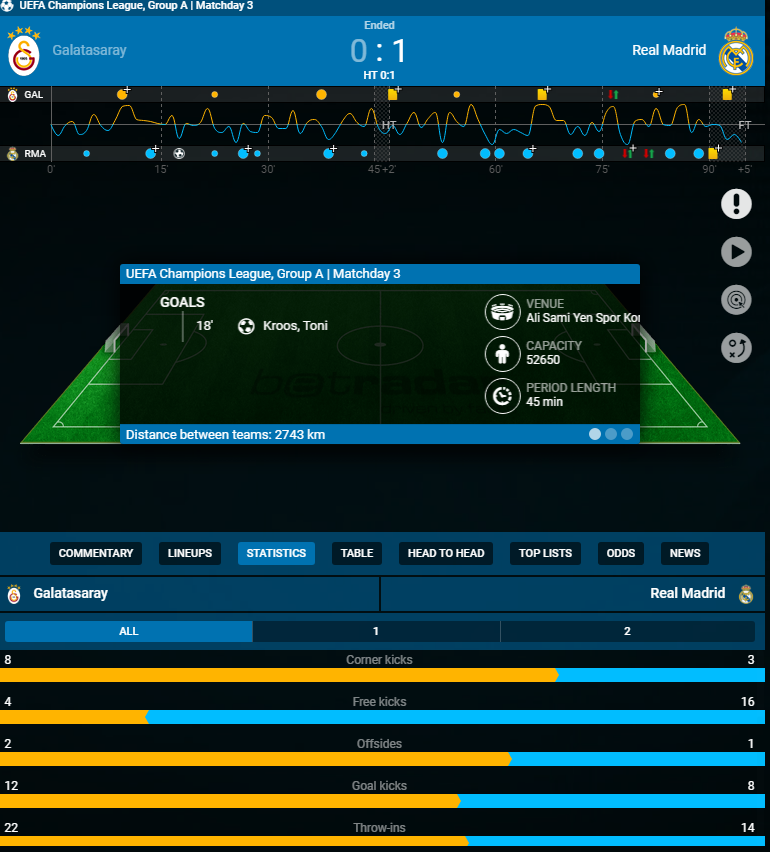Open the Commentary tab
Screen dimensions: 770x852
point(96,553)
